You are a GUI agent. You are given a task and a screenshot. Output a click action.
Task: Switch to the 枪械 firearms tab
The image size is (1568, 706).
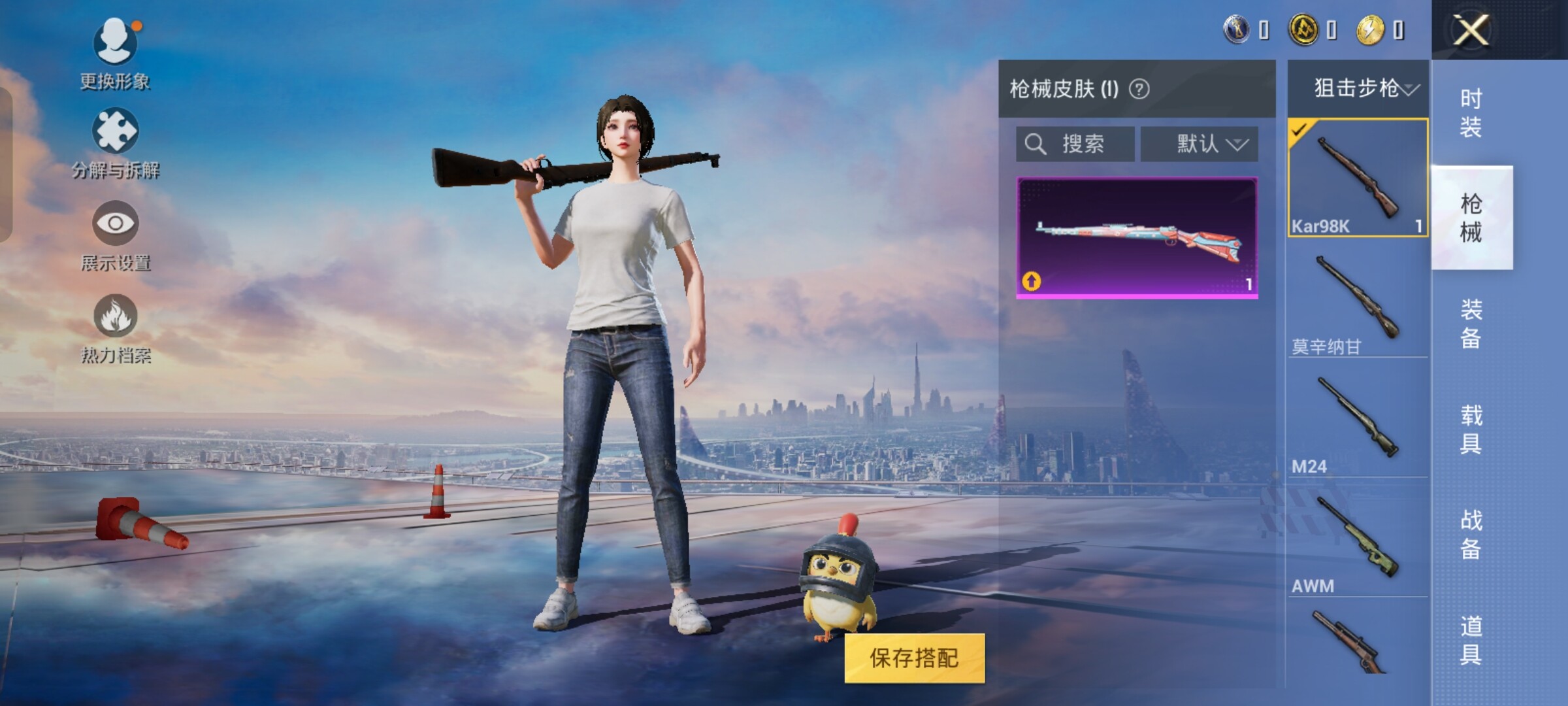[1471, 218]
